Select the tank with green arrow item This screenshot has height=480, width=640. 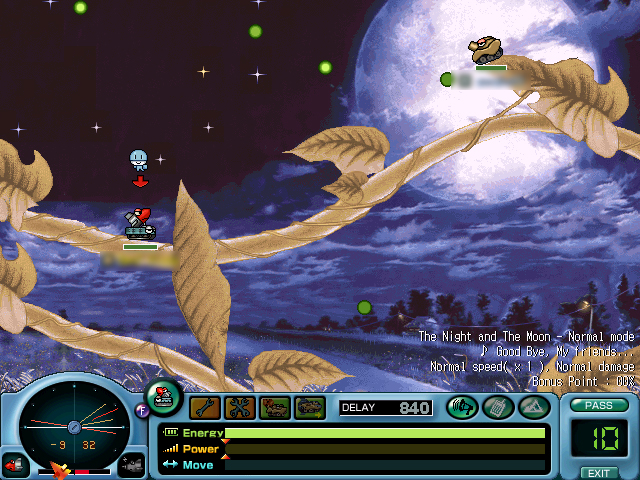point(310,407)
